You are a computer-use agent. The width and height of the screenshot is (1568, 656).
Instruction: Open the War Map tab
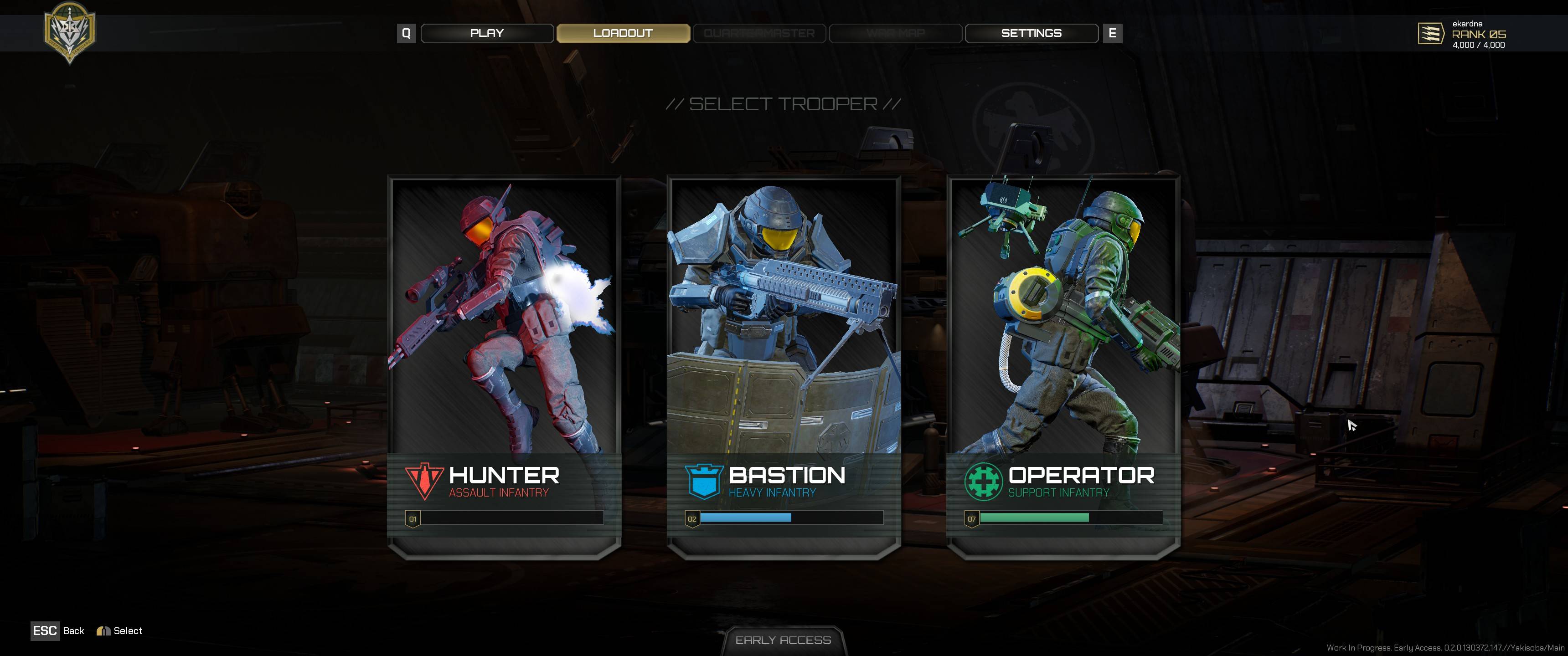[x=895, y=33]
